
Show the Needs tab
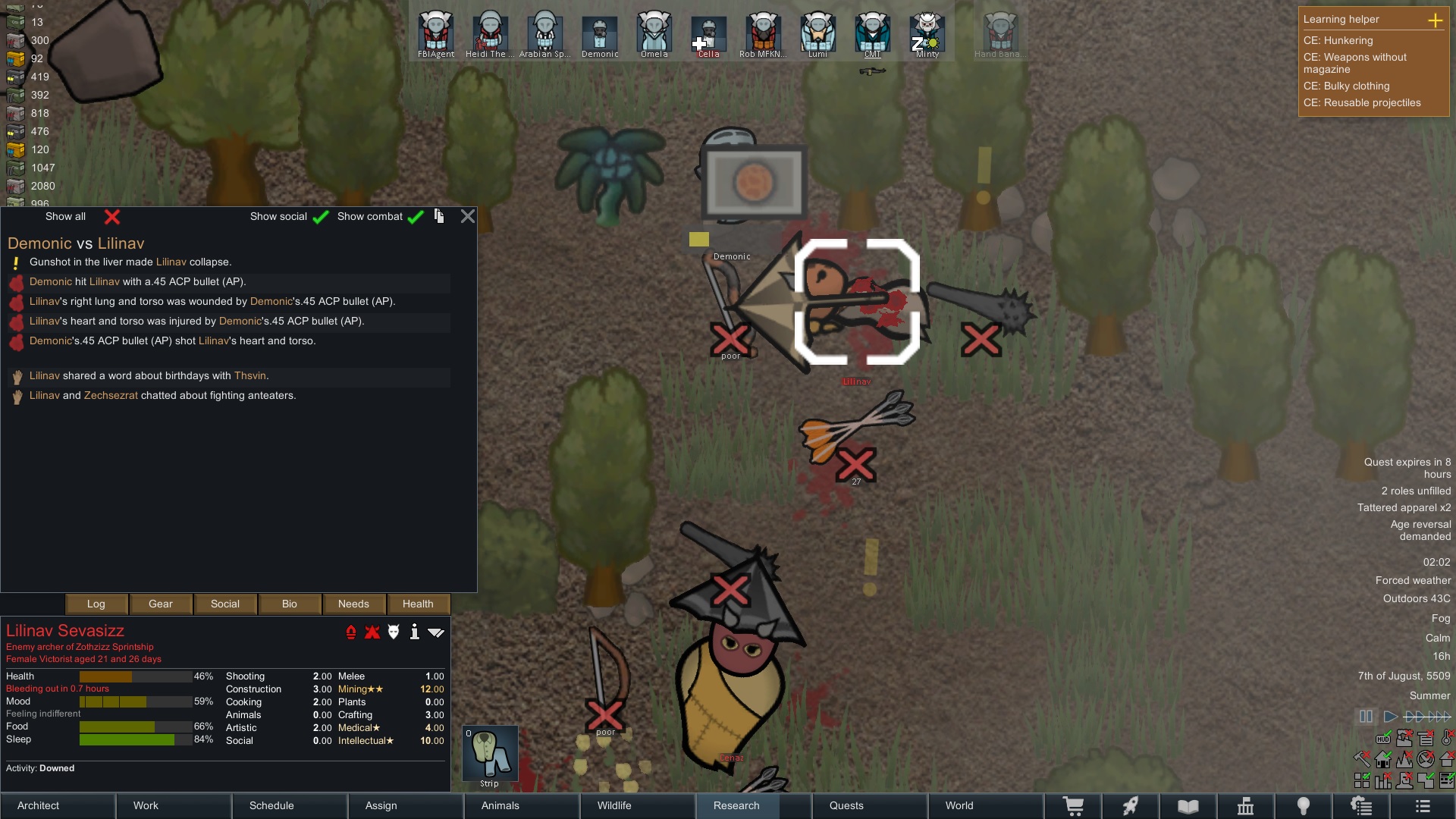tap(353, 604)
